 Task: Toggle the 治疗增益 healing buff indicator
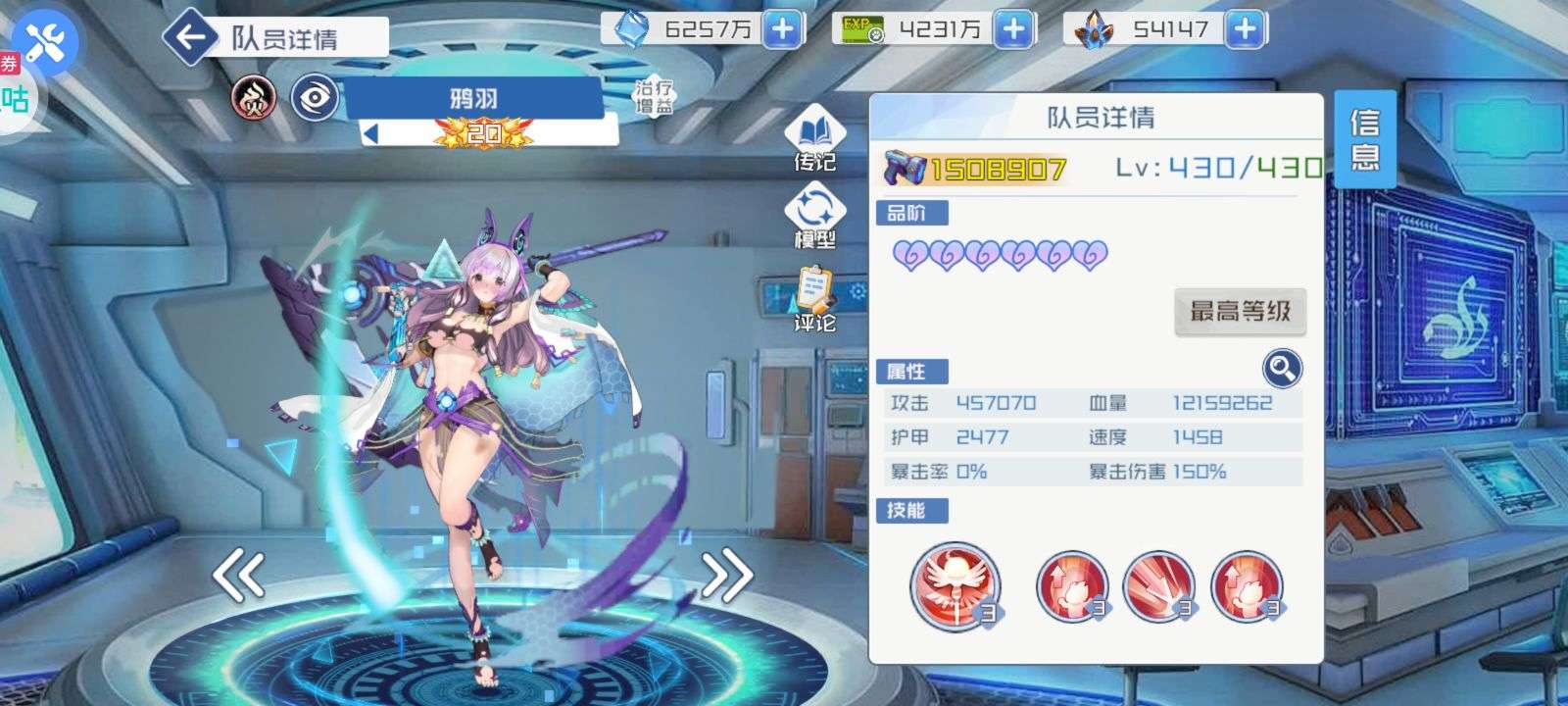pos(653,94)
